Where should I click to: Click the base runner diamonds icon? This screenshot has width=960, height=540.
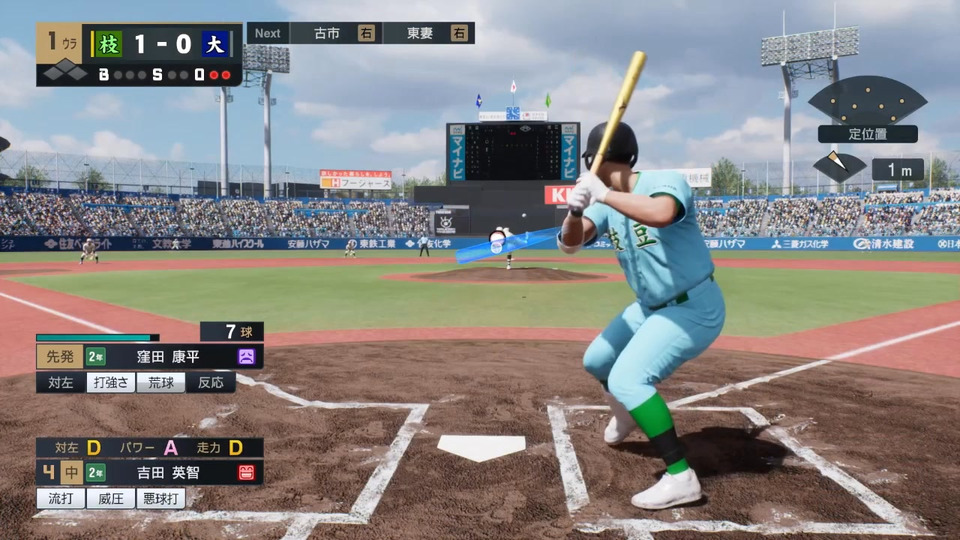coord(65,71)
